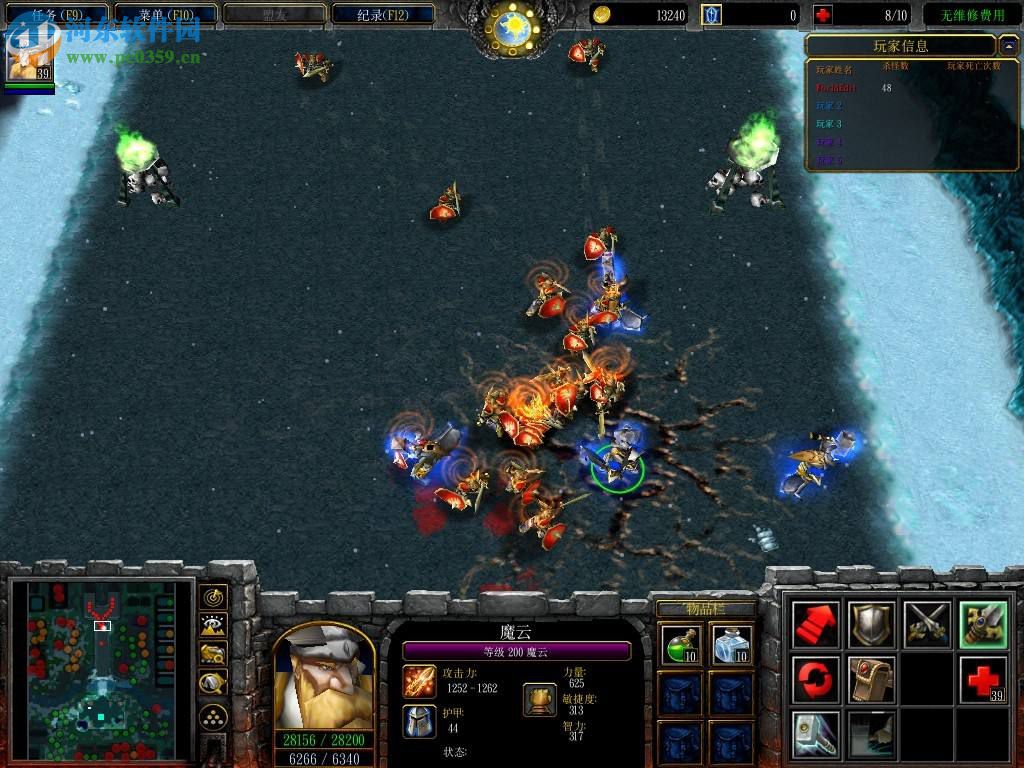
Task: Click the minimap
Action: point(100,665)
